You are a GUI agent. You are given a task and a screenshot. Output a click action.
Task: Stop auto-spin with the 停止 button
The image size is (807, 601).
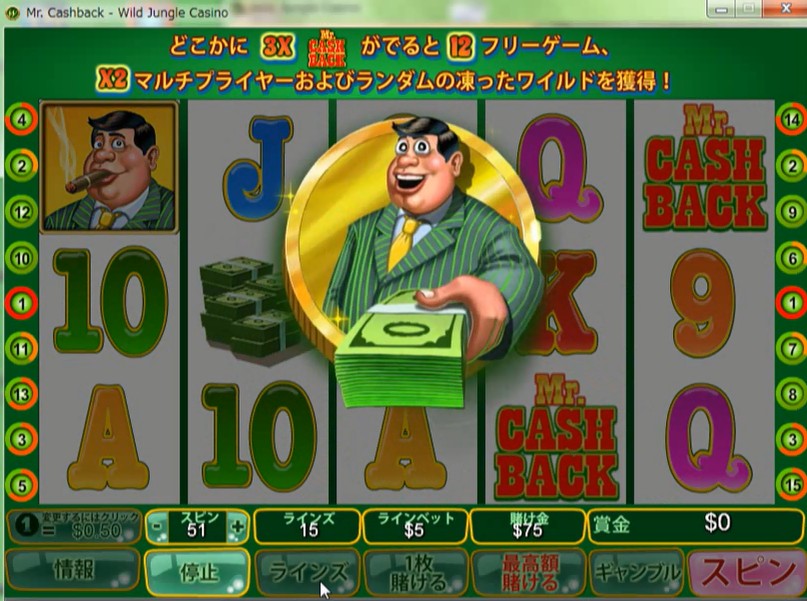[x=196, y=572]
